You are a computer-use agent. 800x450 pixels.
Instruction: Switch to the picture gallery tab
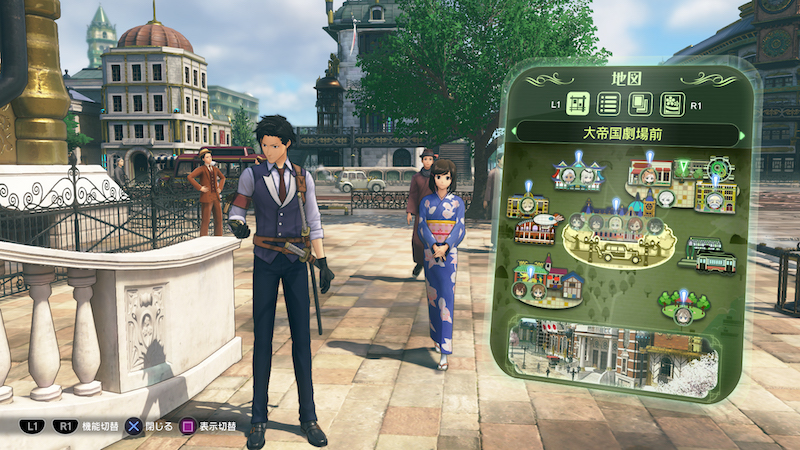[671, 103]
